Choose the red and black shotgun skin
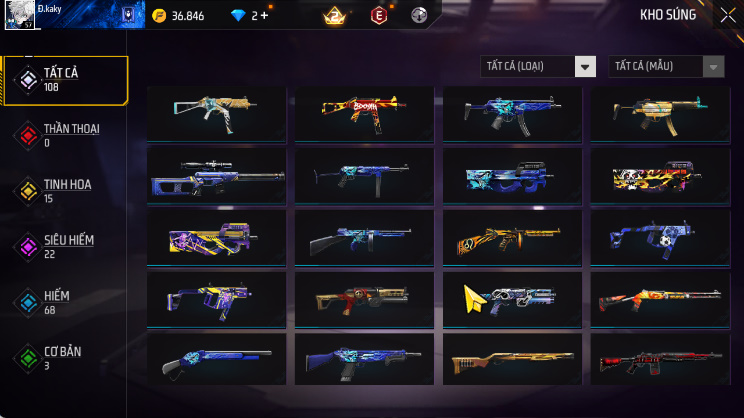 (659, 360)
